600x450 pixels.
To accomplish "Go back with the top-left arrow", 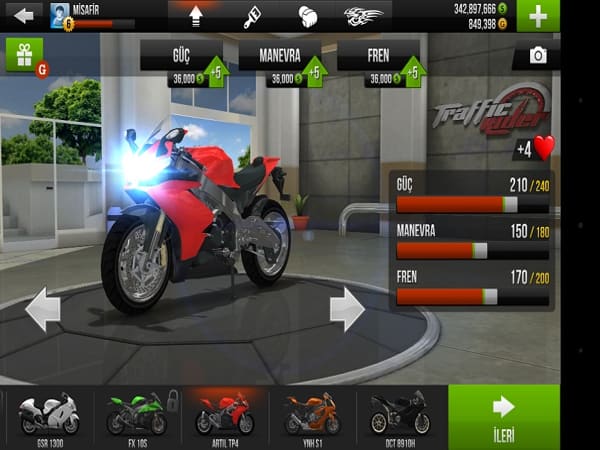I will coord(25,15).
